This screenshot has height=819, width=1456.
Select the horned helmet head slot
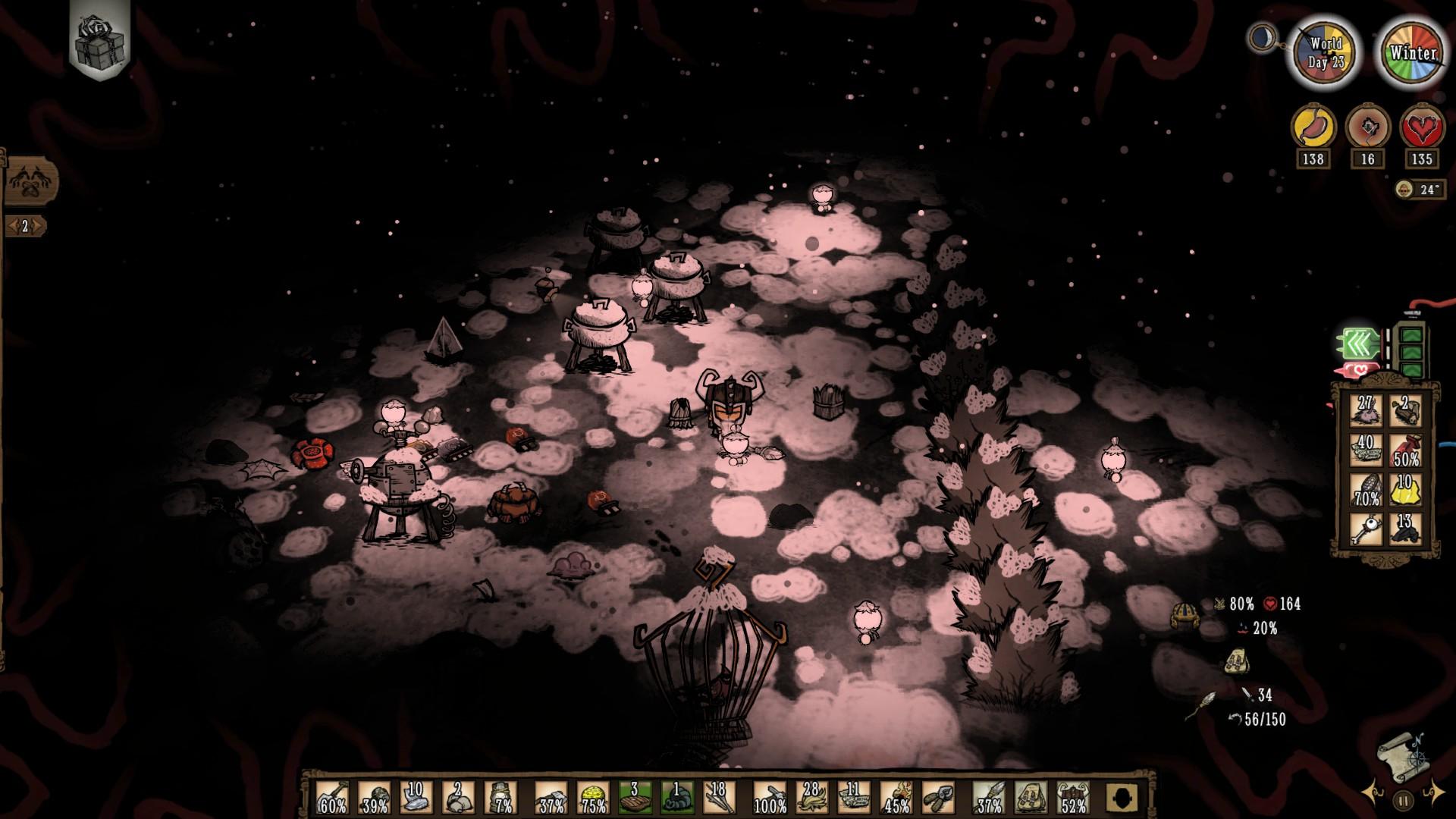(1073, 798)
